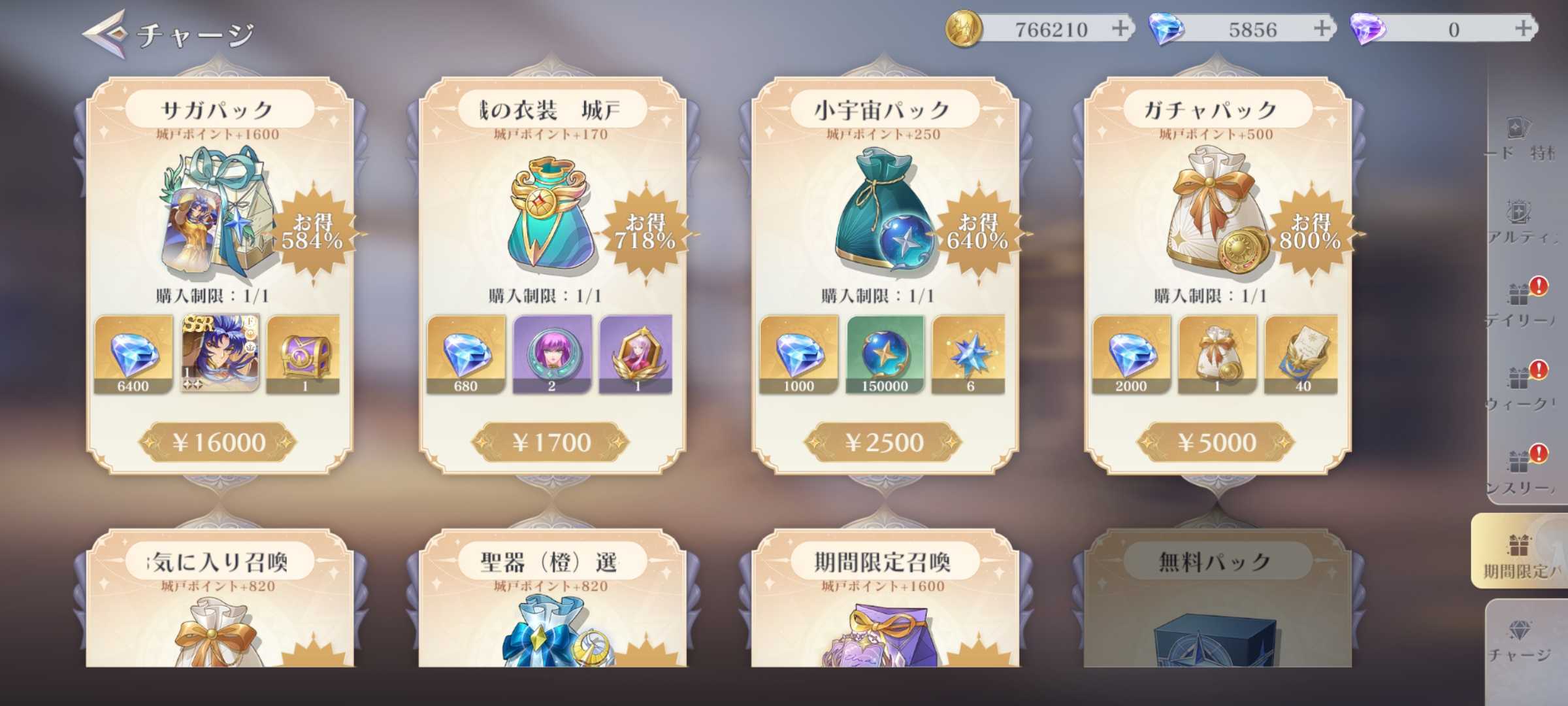The height and width of the screenshot is (706, 1568).
Task: Tap the gold coin currency icon
Action: click(x=966, y=29)
